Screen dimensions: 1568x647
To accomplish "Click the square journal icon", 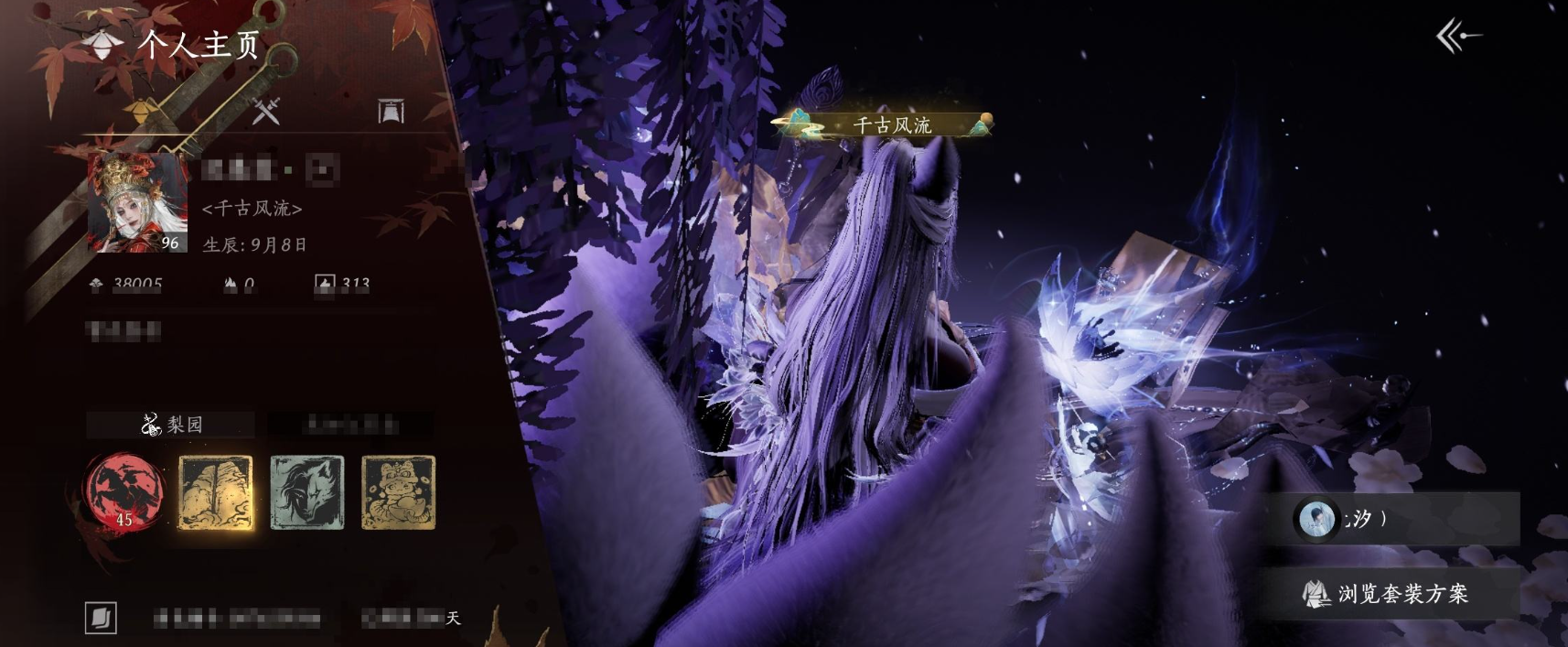I will click(101, 618).
